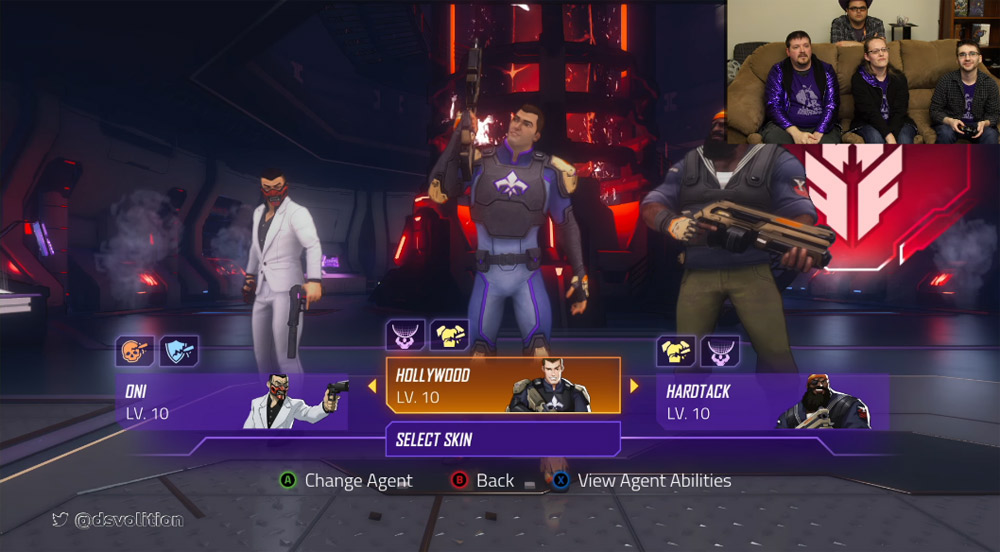Open the Select Skin option
1000x552 pixels.
pyautogui.click(x=503, y=439)
